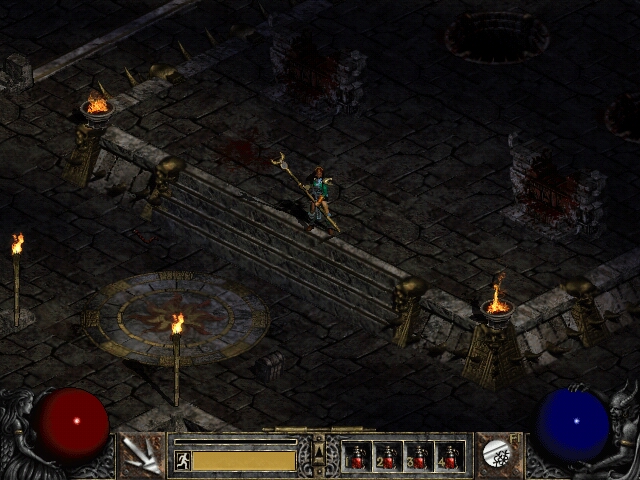This screenshot has height=480, width=640.
Task: Use the red potion in belt slot 2
Action: pos(388,456)
